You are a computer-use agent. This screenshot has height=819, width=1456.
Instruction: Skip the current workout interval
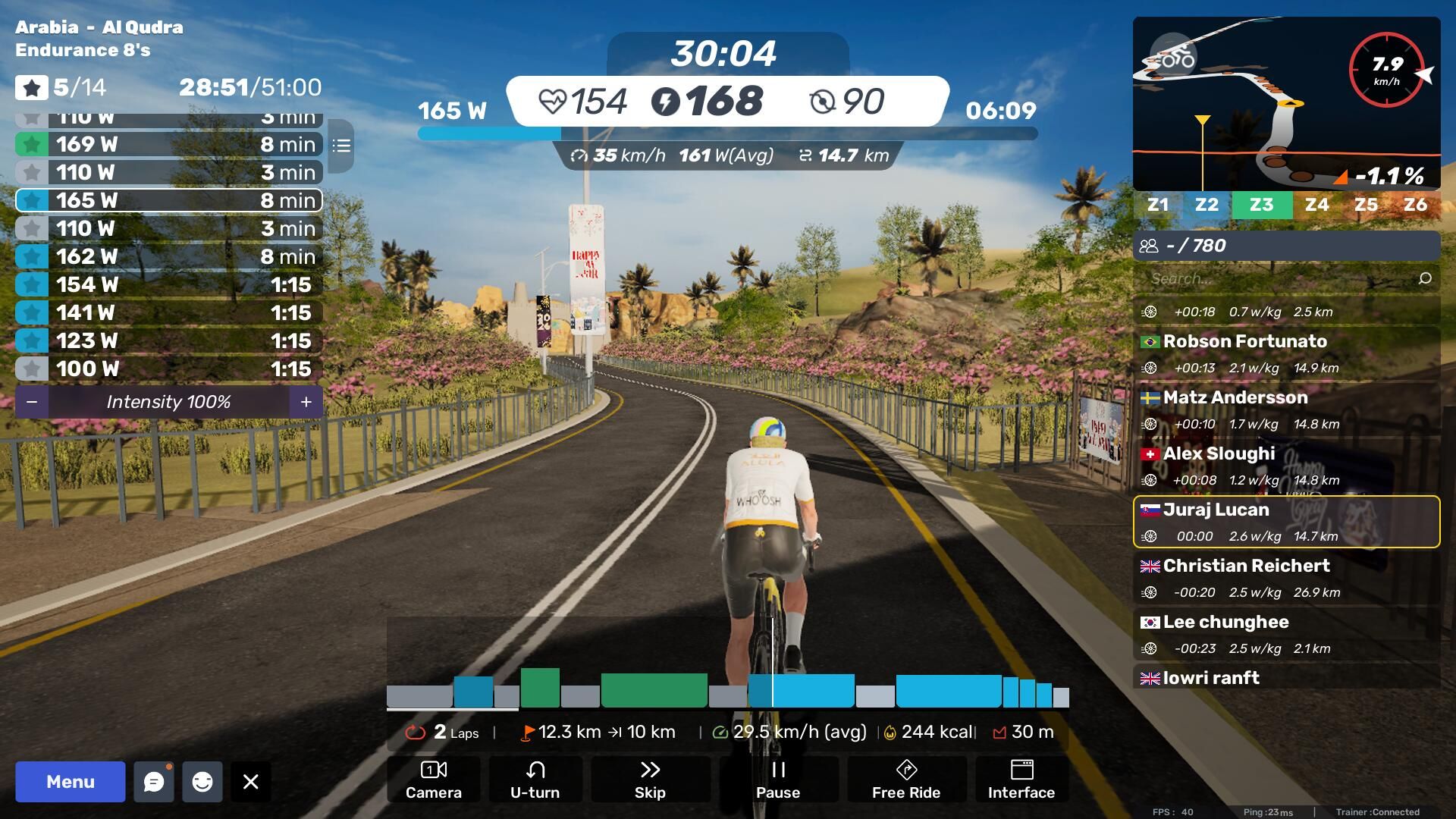point(650,780)
